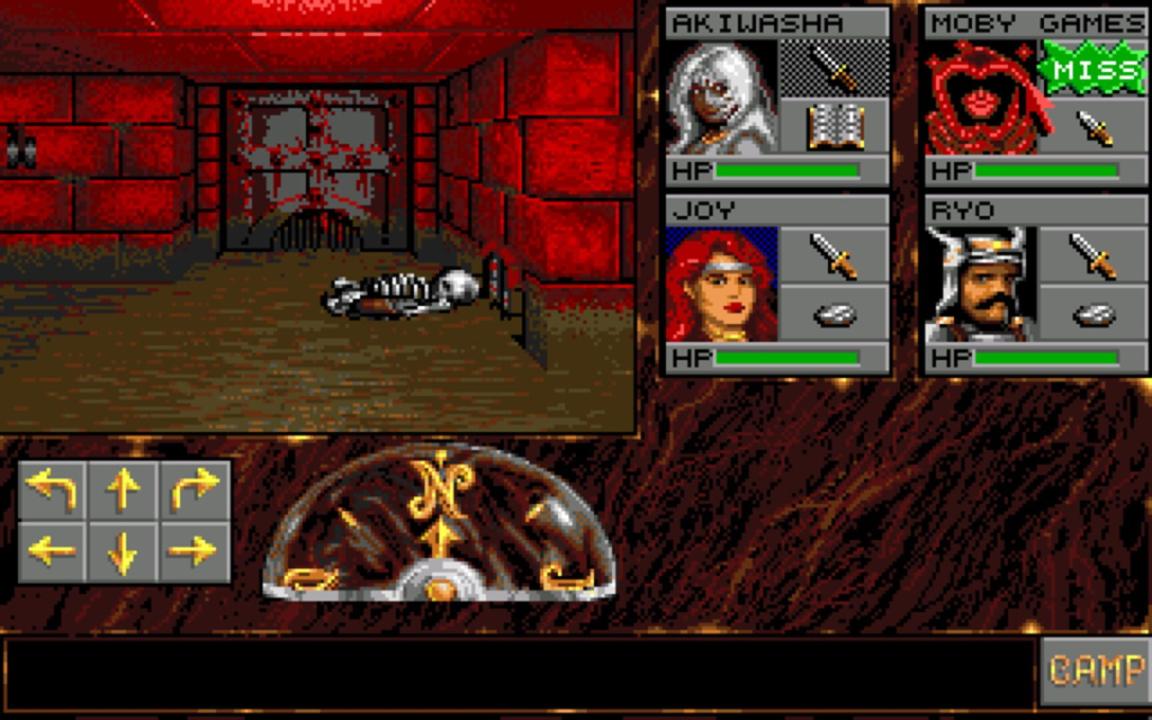Image resolution: width=1152 pixels, height=720 pixels.
Task: Use Moby Games' dagger slot
Action: 1093,127
